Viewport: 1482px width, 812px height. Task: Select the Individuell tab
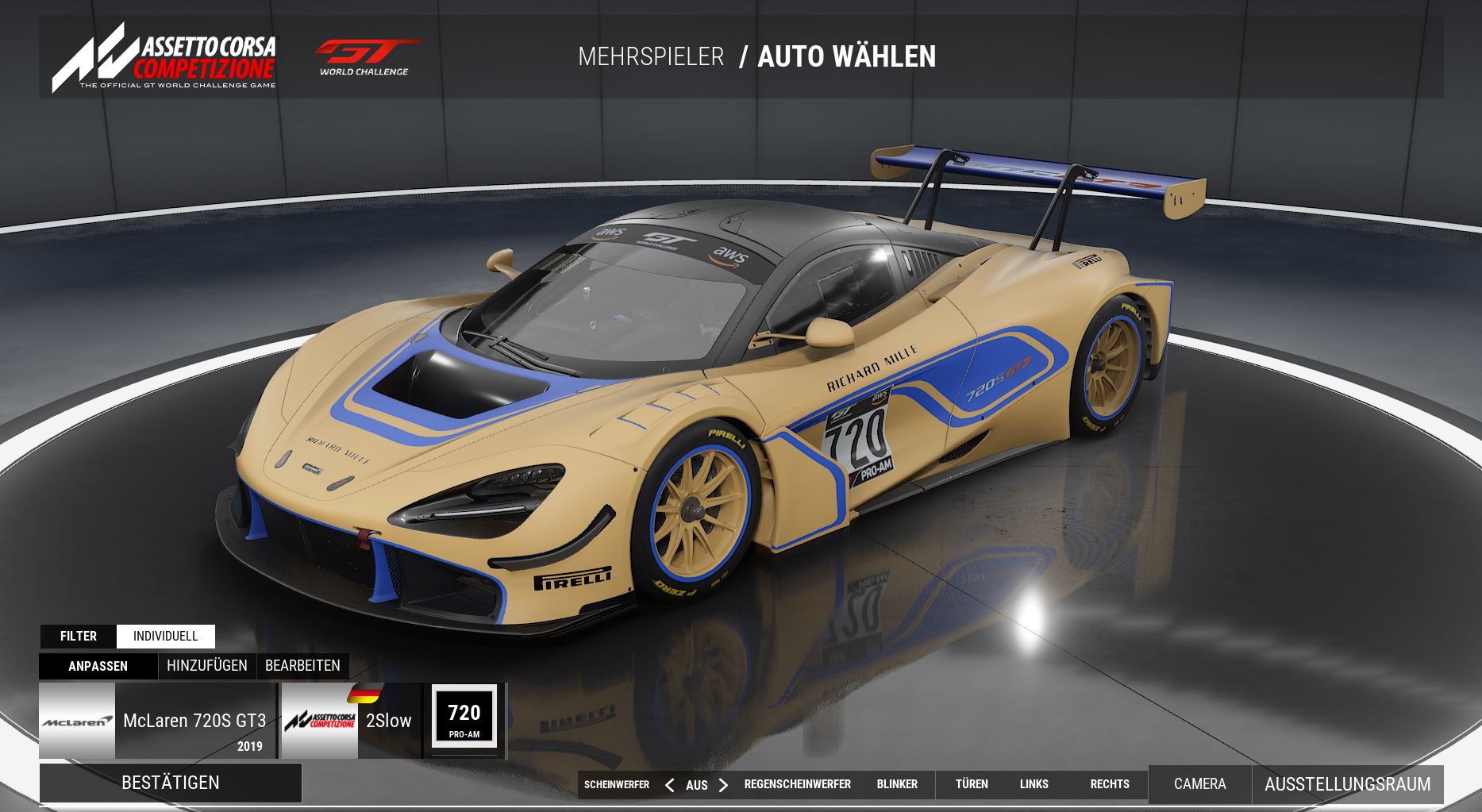point(165,636)
